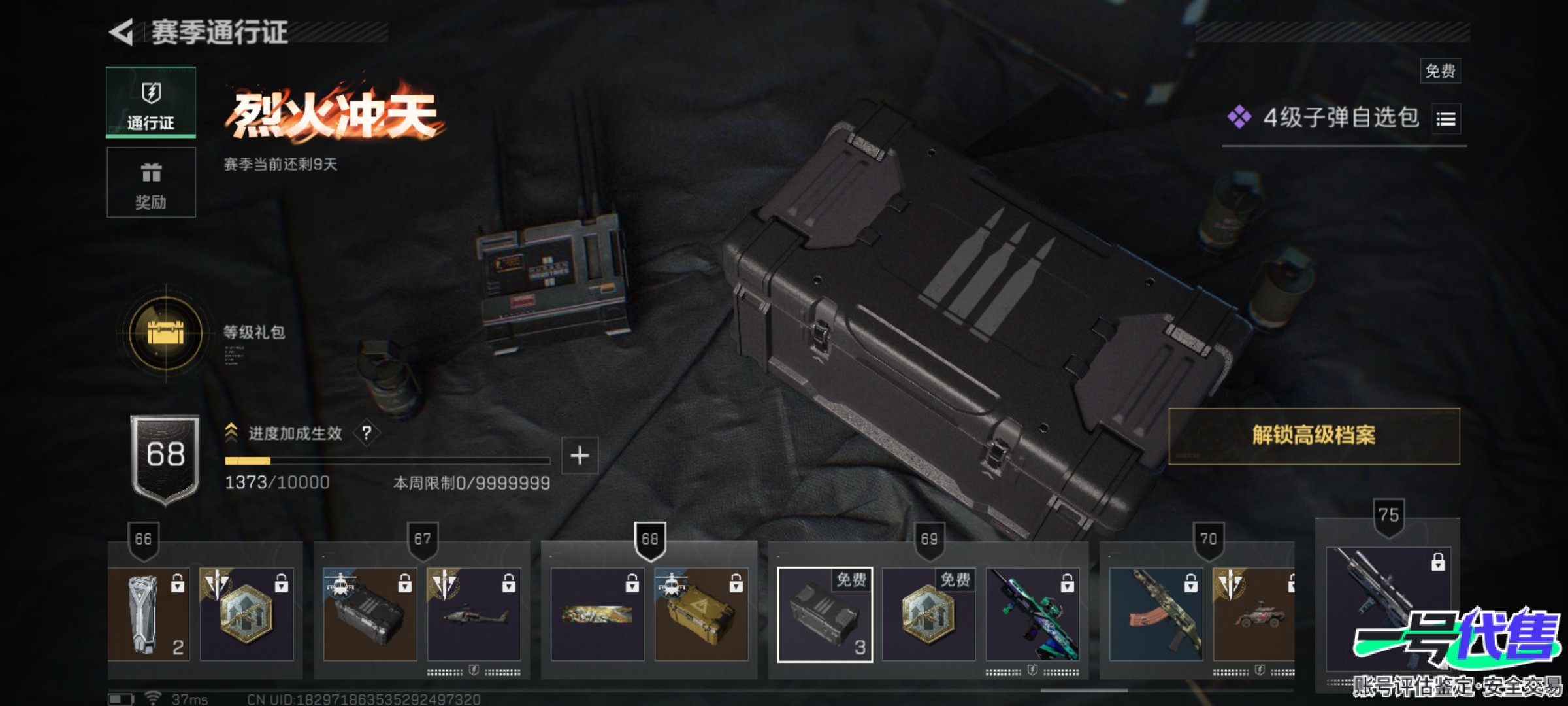The width and height of the screenshot is (1568, 706).
Task: Select the level 69 free ammo crate reward
Action: coord(825,614)
